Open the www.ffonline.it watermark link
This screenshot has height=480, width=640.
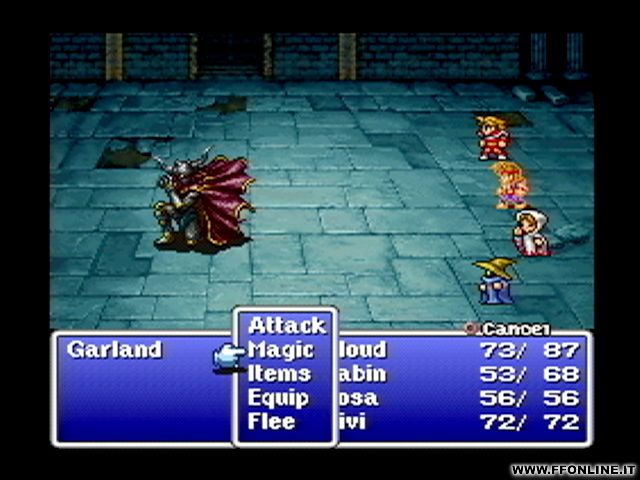(571, 469)
